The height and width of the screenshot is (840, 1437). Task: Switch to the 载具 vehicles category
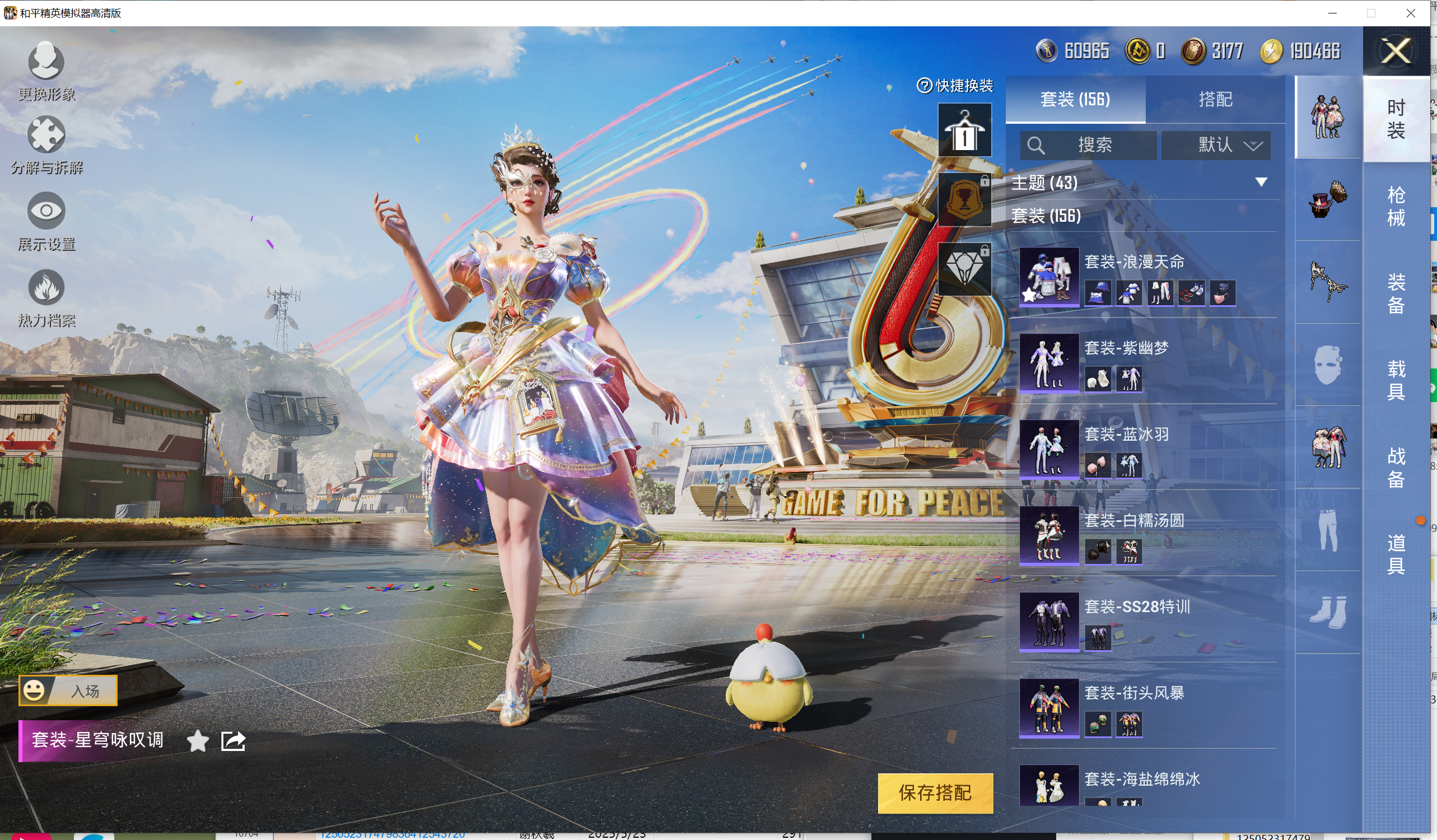(x=1396, y=380)
